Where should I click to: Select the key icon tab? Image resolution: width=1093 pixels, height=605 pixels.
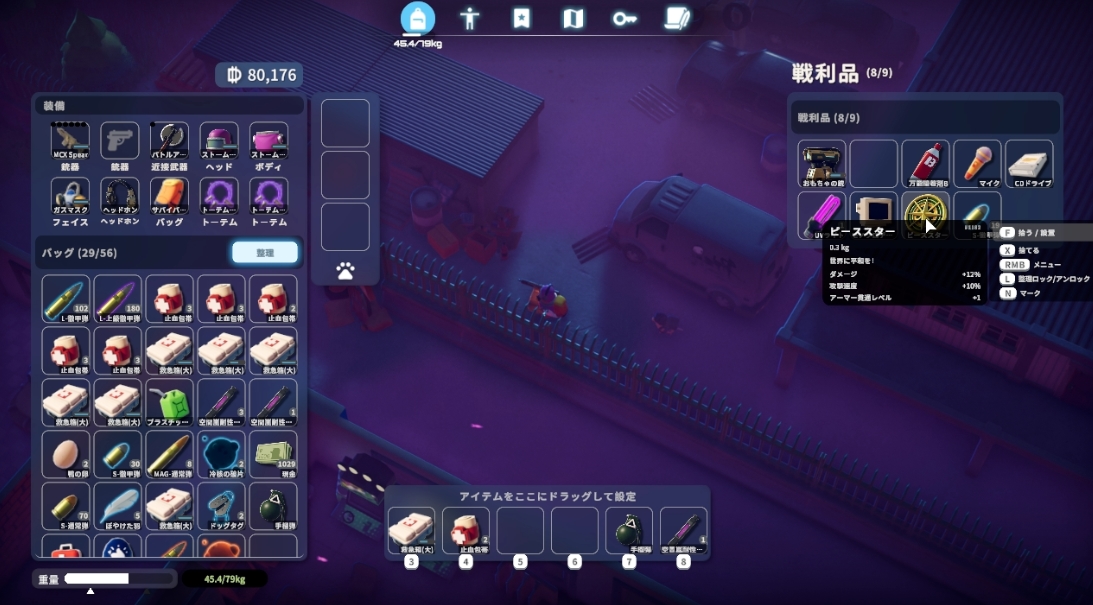625,18
